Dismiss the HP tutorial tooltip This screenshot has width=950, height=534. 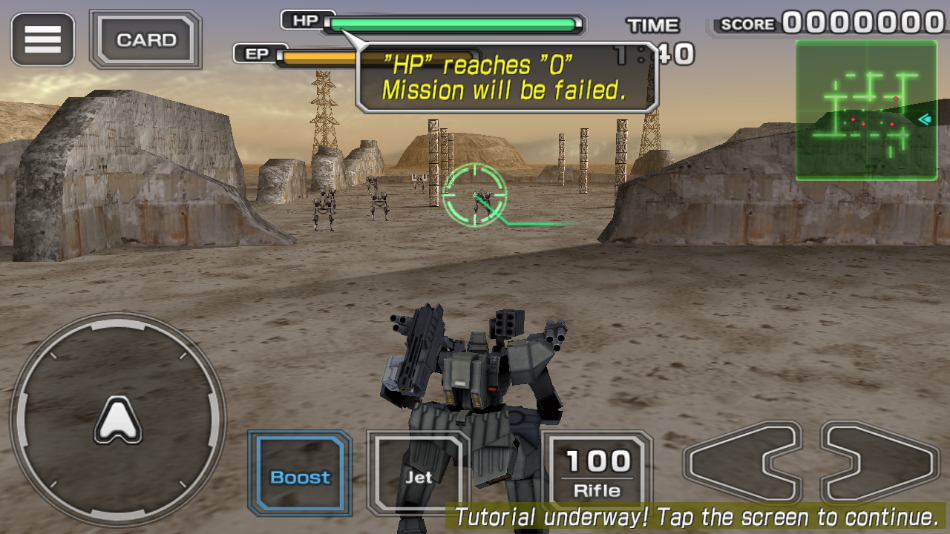coord(505,77)
